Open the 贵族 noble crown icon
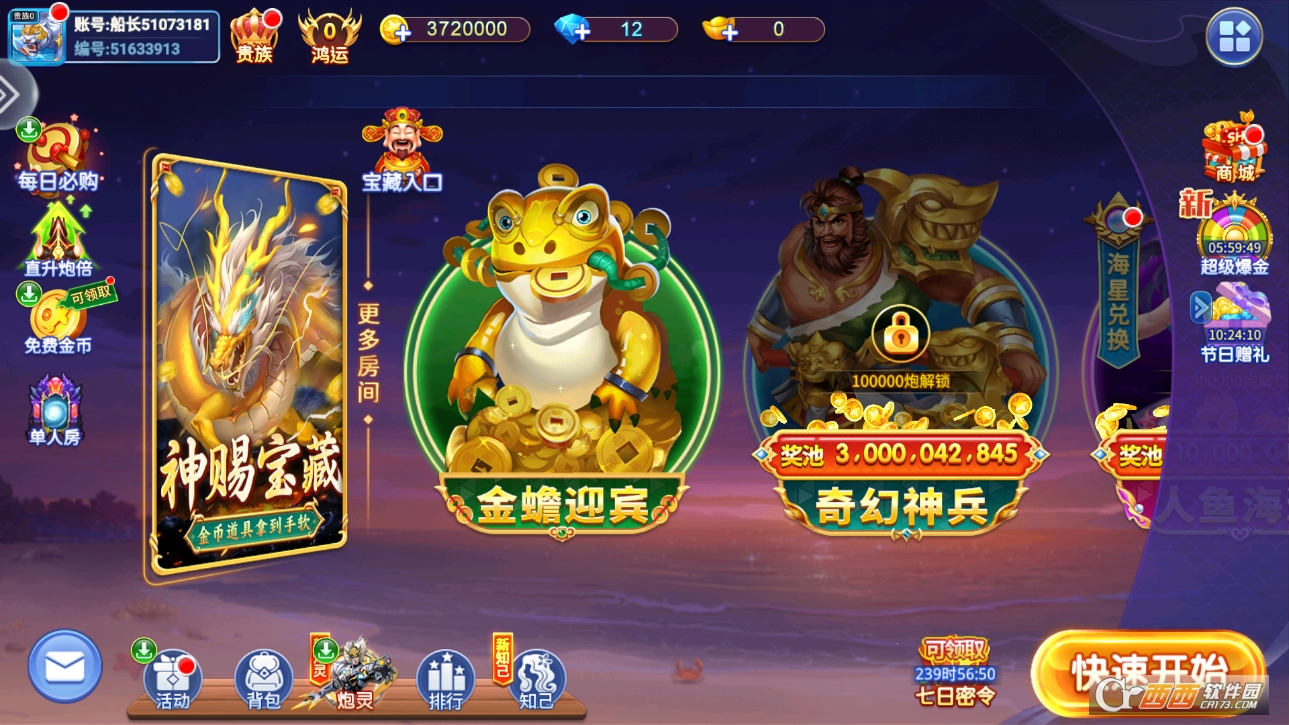The image size is (1289, 725). click(254, 36)
